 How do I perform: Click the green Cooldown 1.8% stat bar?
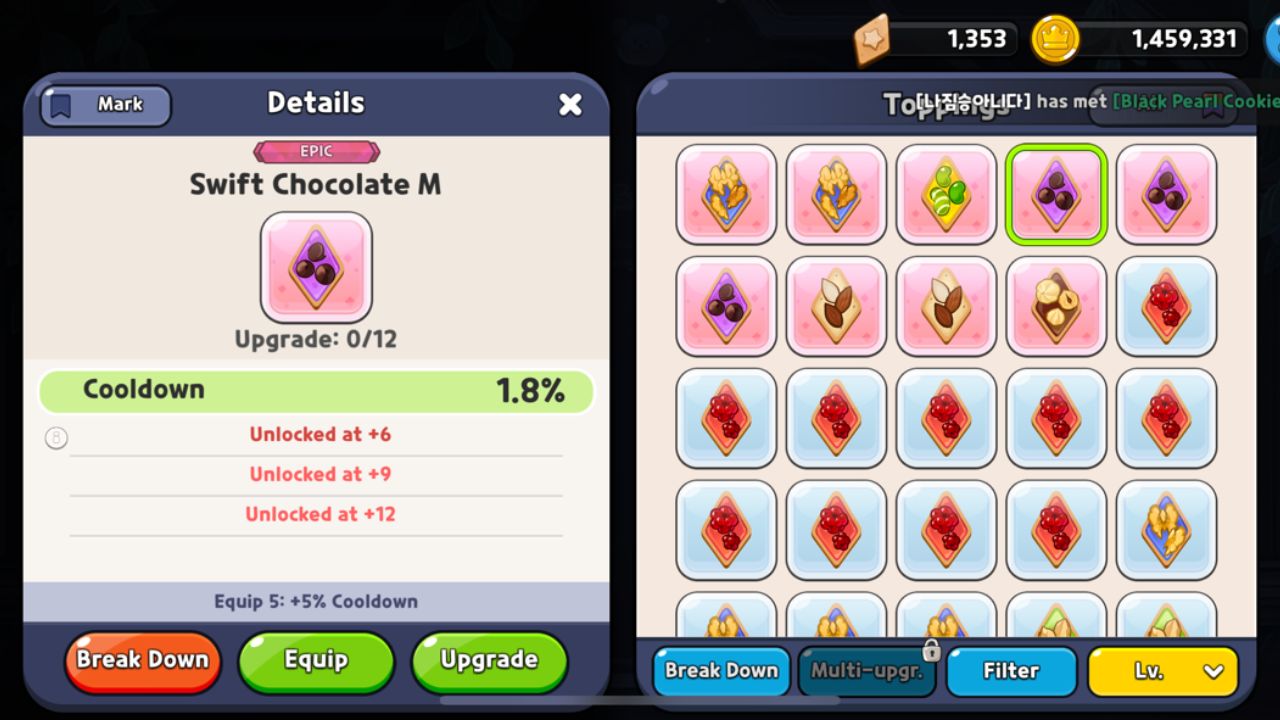tap(316, 391)
